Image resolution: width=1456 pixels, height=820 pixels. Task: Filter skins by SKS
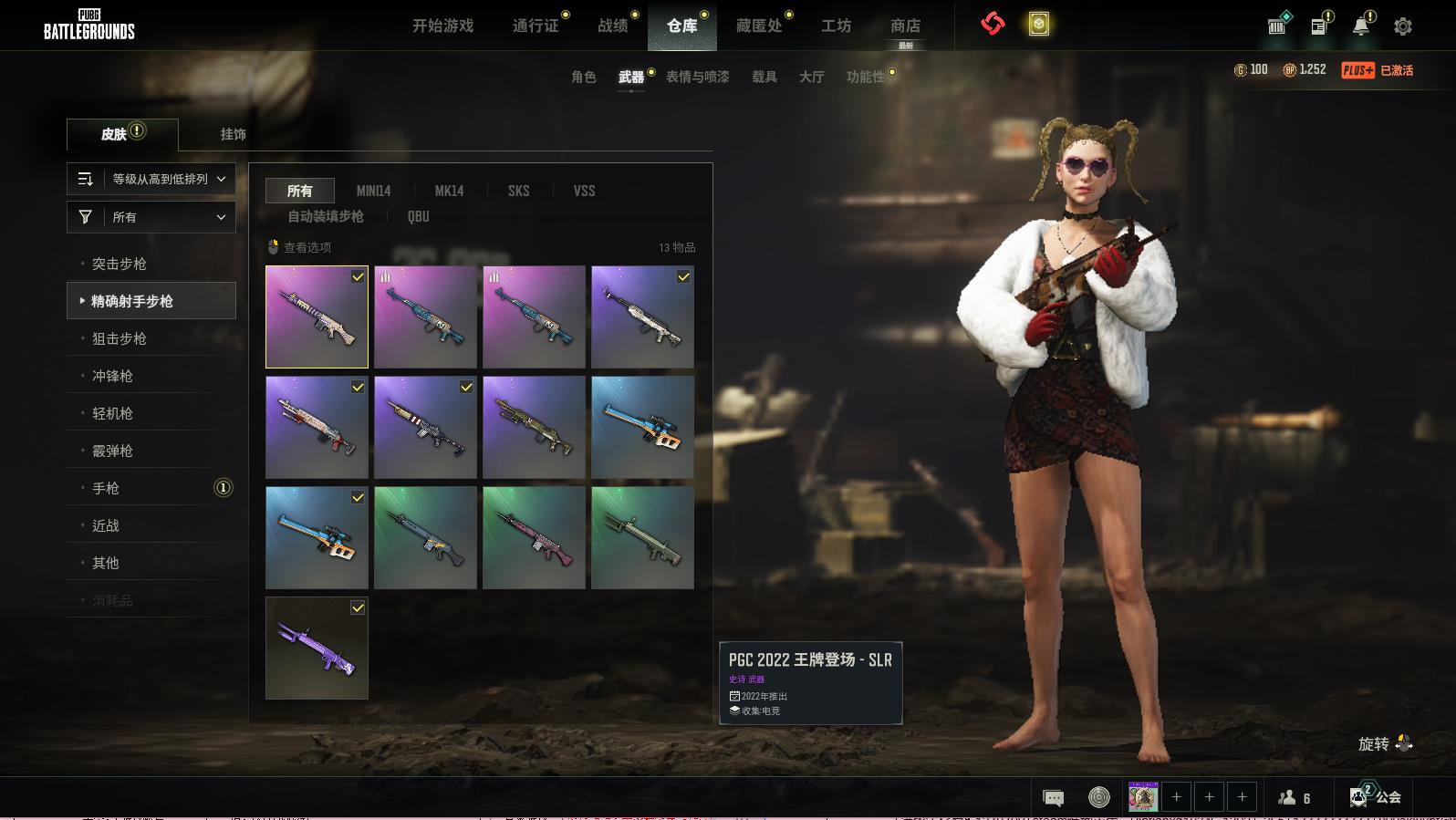[518, 191]
